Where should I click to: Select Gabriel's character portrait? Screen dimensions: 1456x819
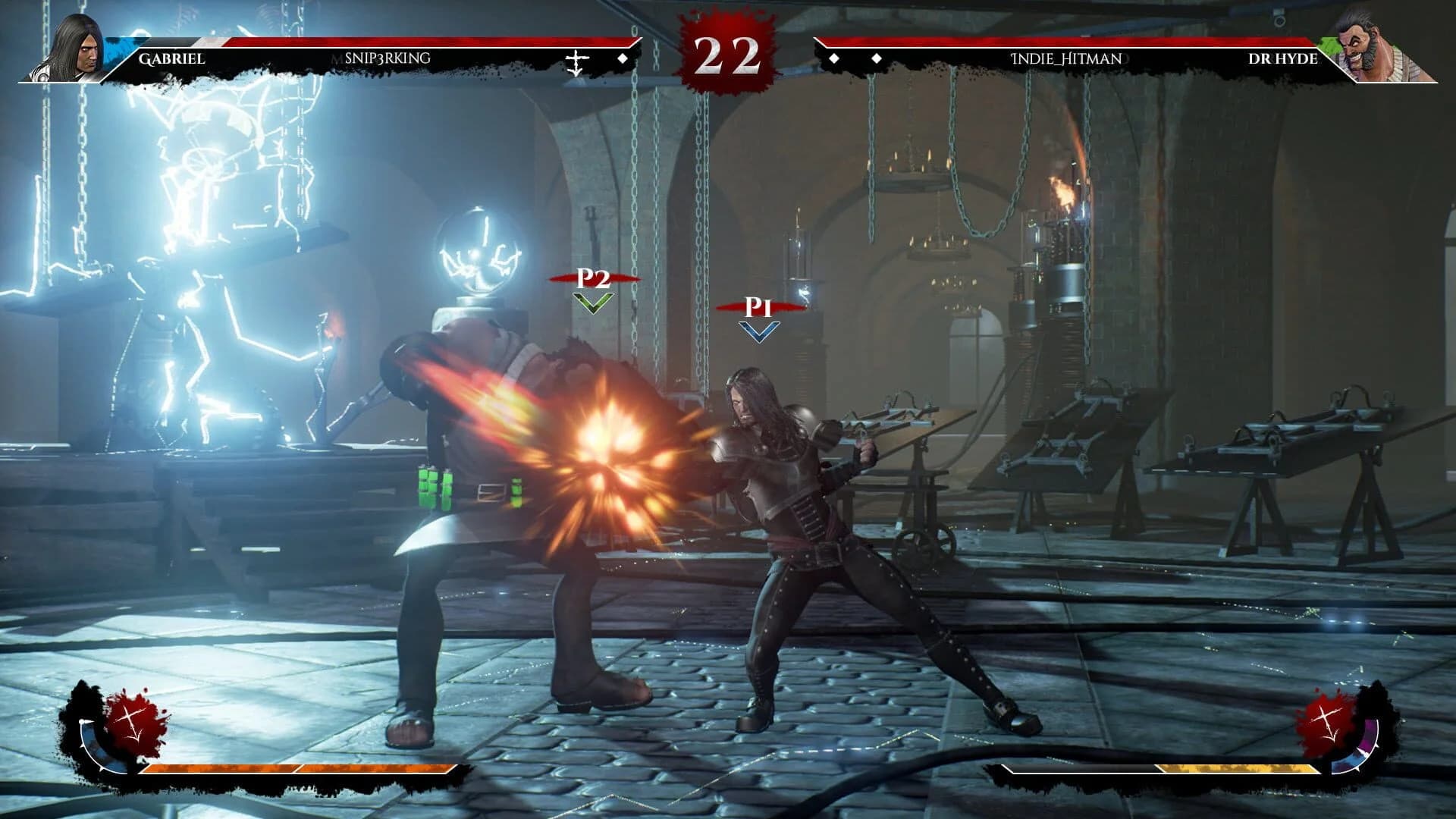coord(72,45)
